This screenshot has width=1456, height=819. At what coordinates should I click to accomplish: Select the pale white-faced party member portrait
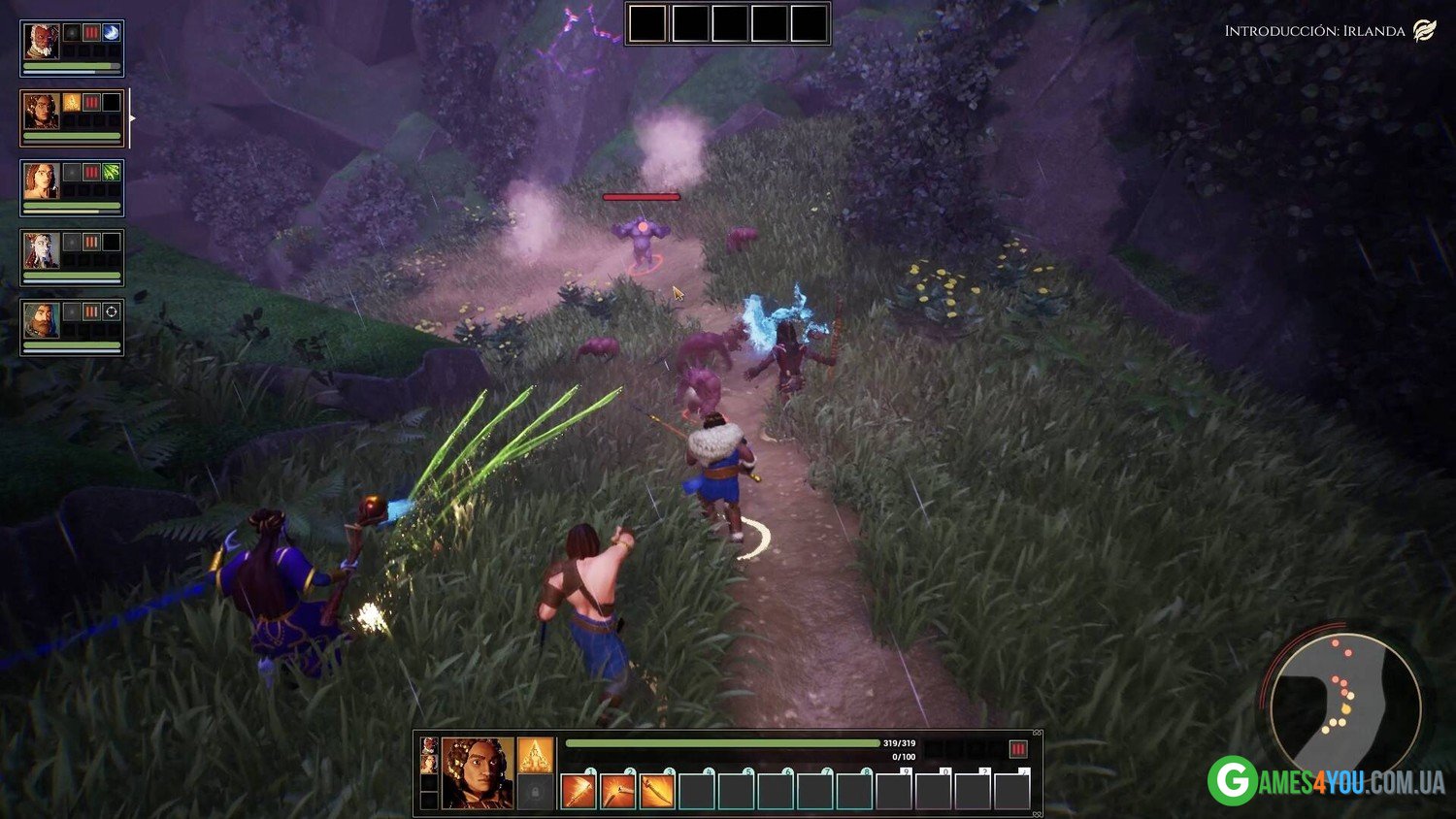click(x=41, y=250)
